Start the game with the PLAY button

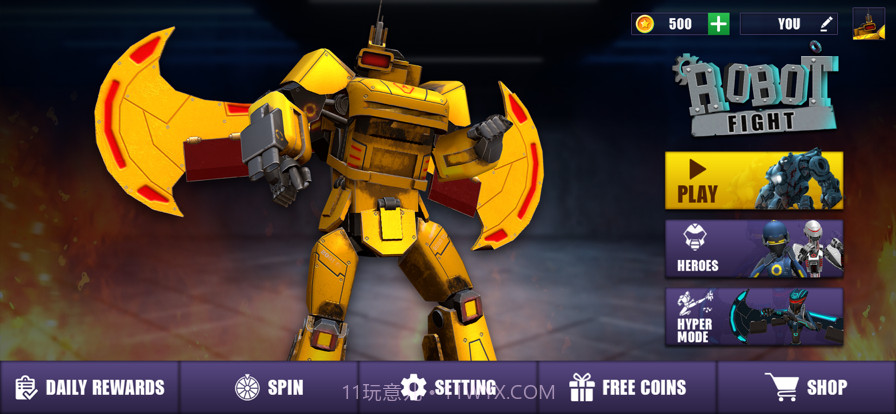753,181
